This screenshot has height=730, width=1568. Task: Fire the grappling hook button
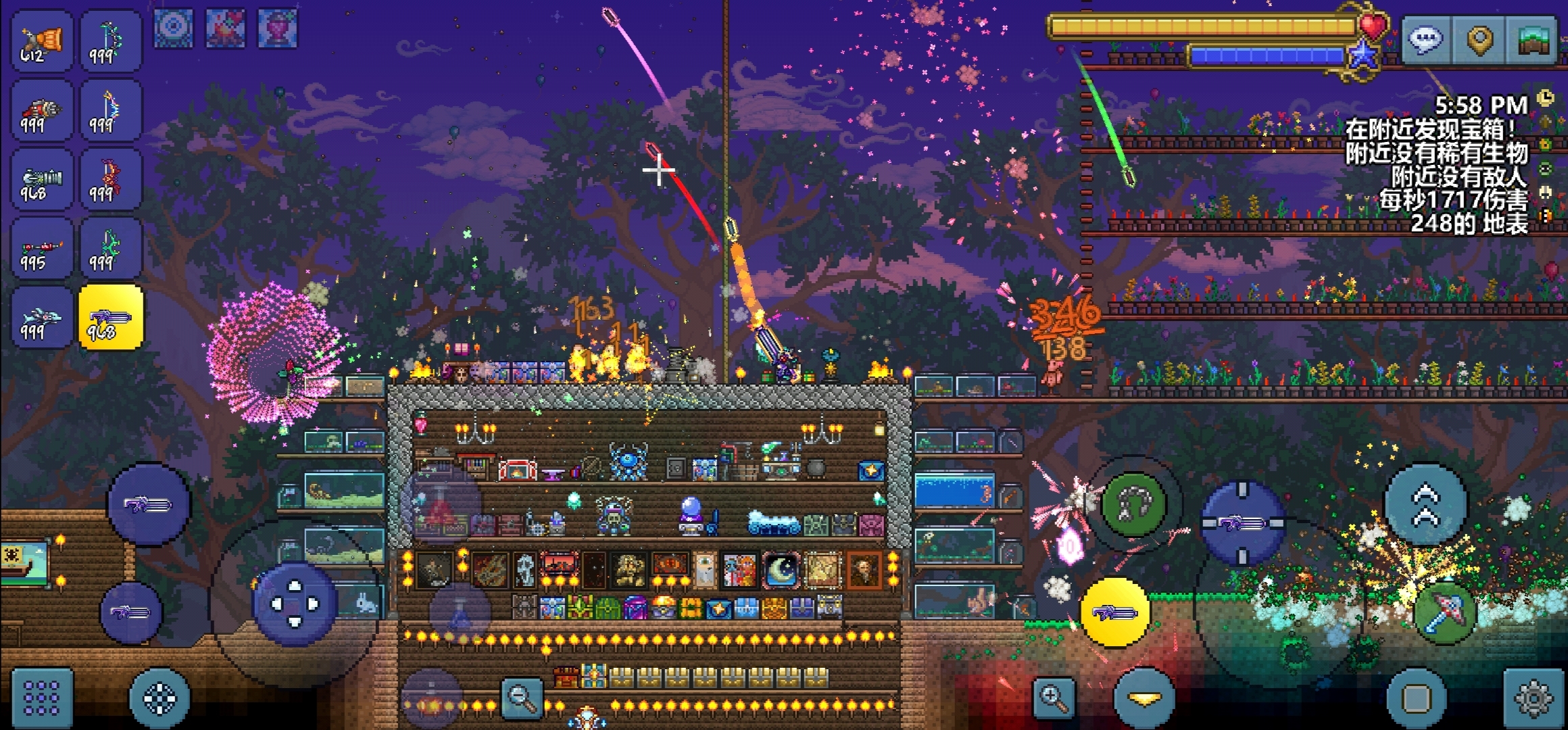pyautogui.click(x=1133, y=504)
